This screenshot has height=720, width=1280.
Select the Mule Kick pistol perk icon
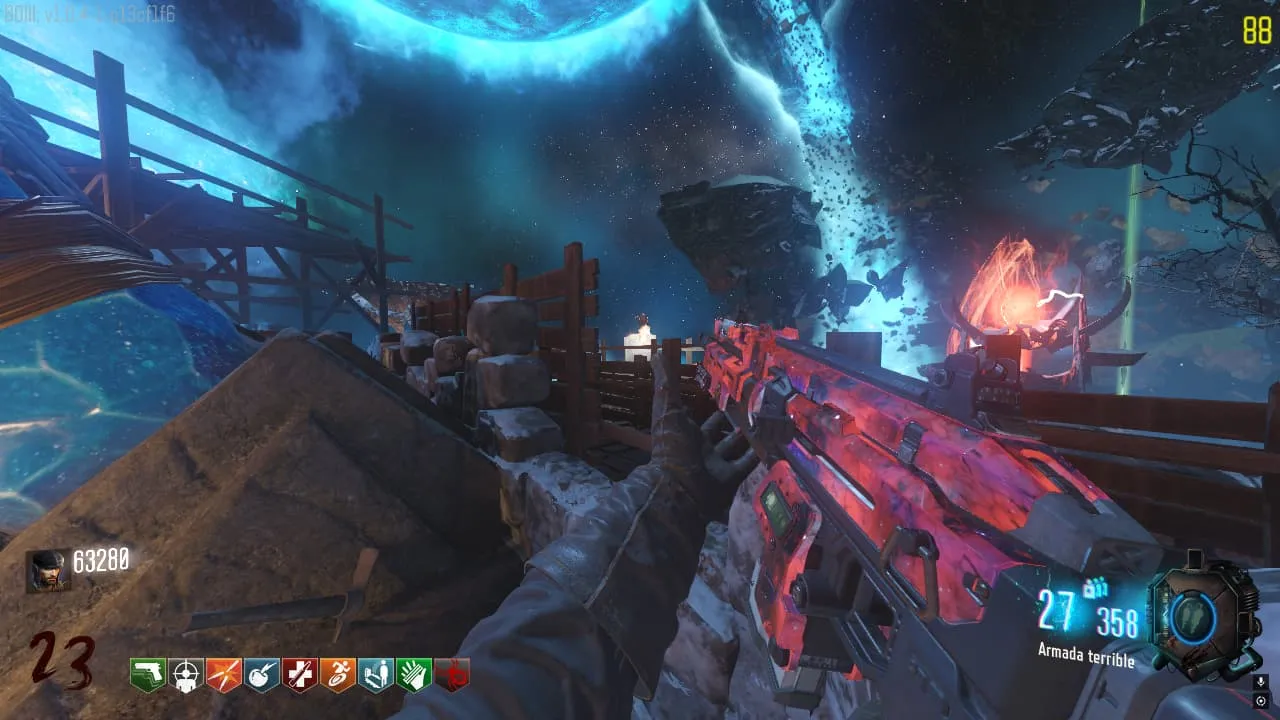tap(148, 675)
